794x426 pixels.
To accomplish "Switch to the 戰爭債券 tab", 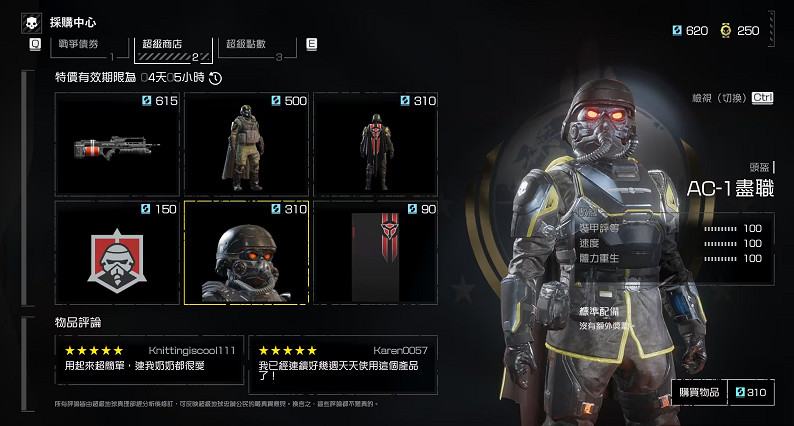I will point(80,45).
